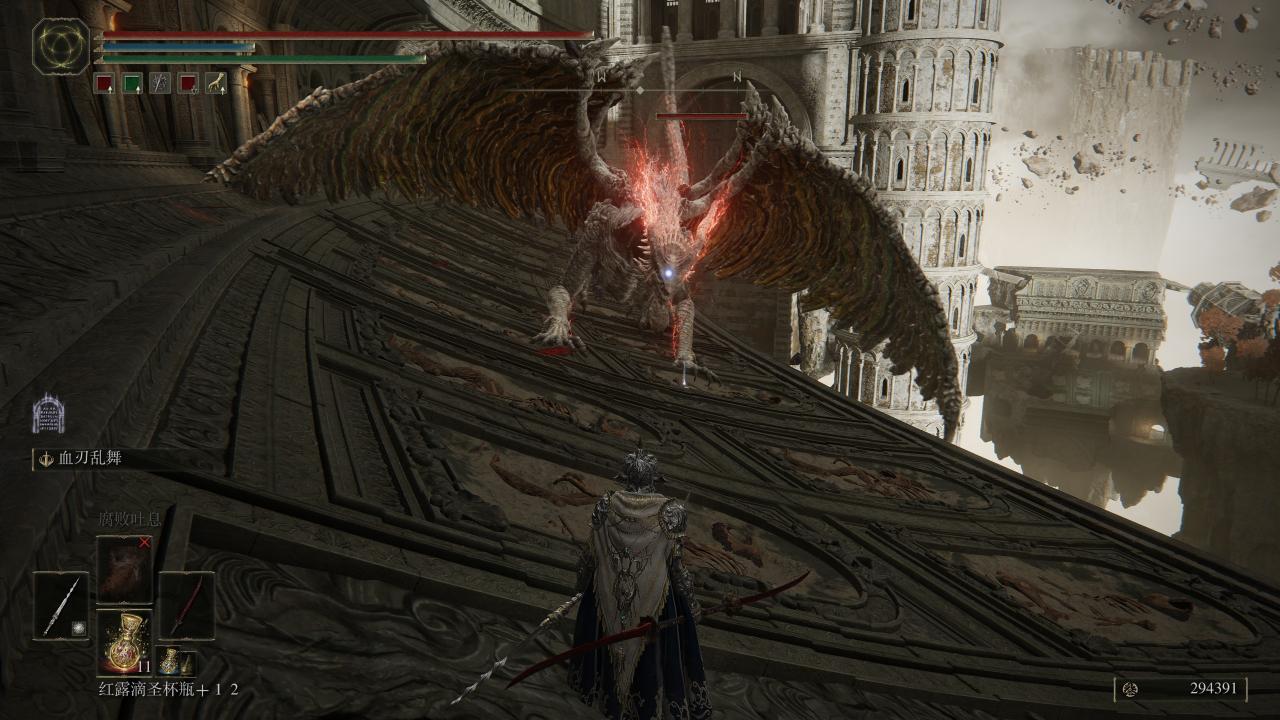Choose the left-hand spear weapon slot
Screen dimensions: 1280x720
tap(61, 605)
